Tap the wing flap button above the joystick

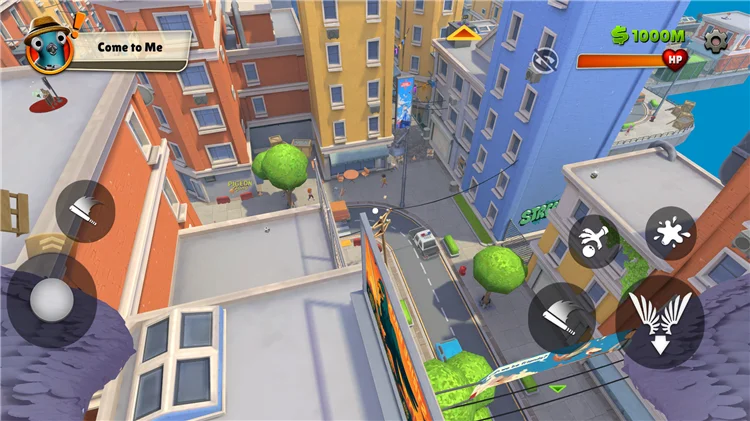coord(85,211)
